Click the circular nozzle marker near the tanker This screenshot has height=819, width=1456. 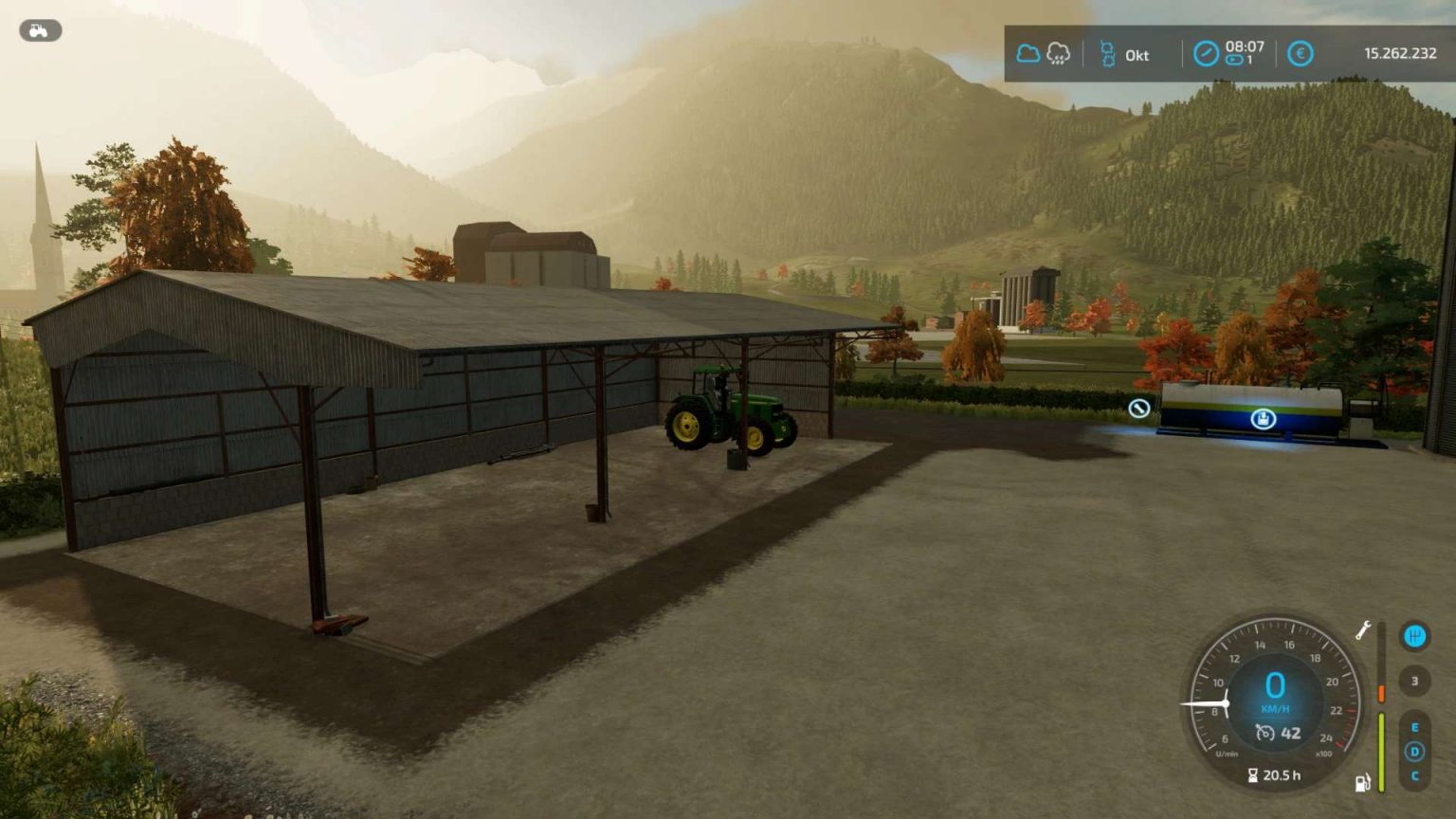point(1140,410)
